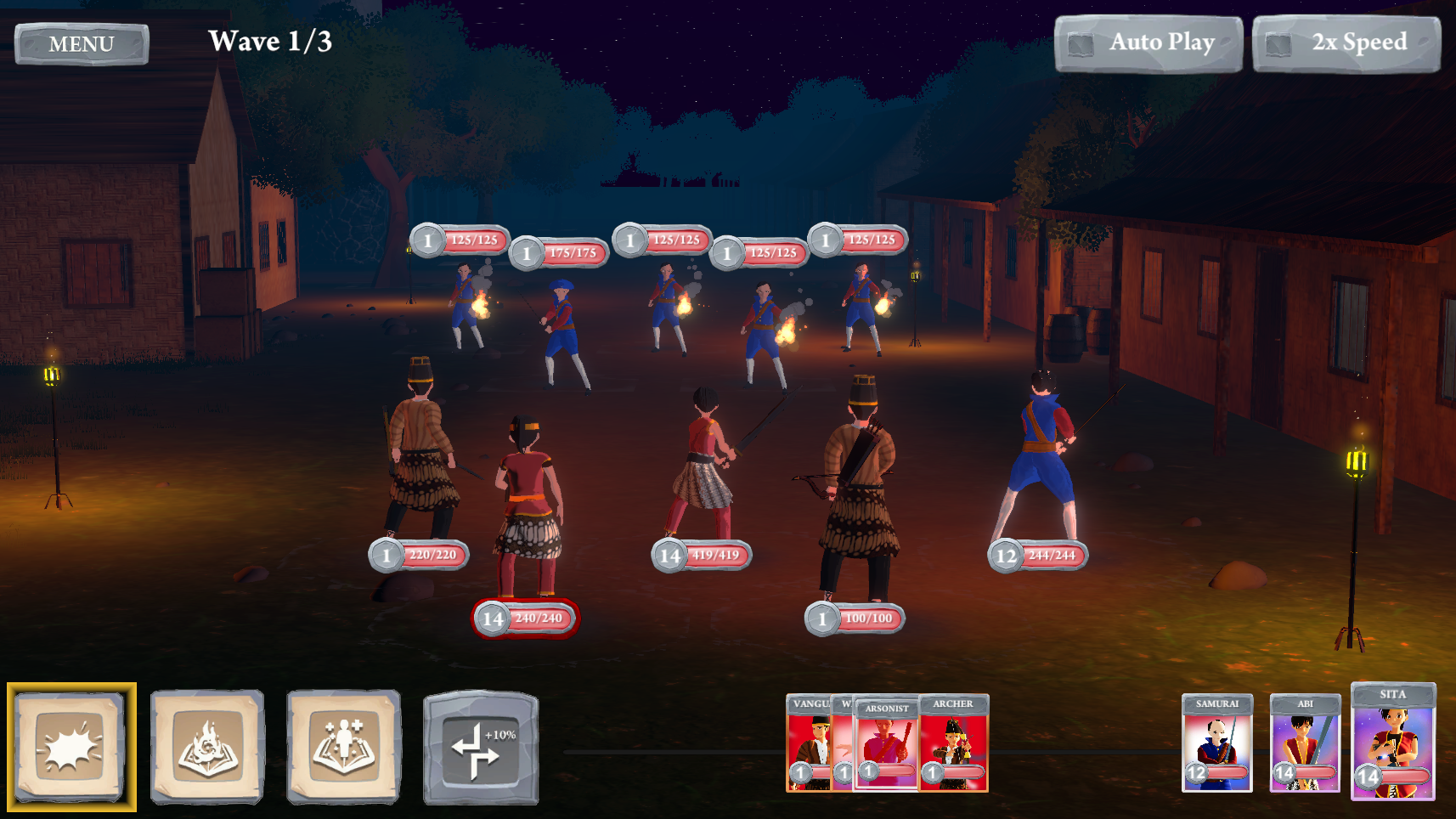The image size is (1456, 819).
Task: Use the +10% arrows ability
Action: (481, 748)
